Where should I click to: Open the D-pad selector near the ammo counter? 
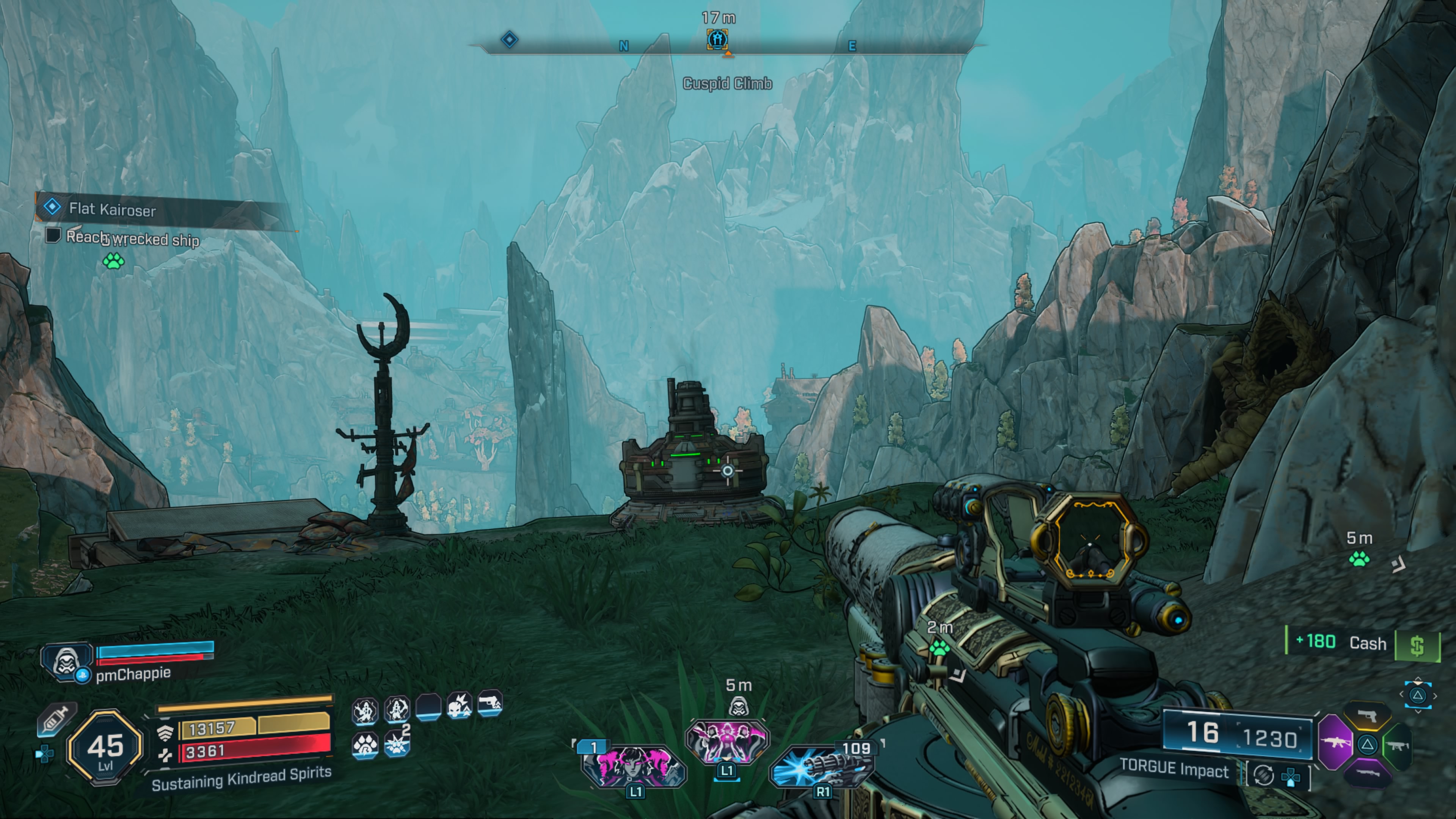1290,778
